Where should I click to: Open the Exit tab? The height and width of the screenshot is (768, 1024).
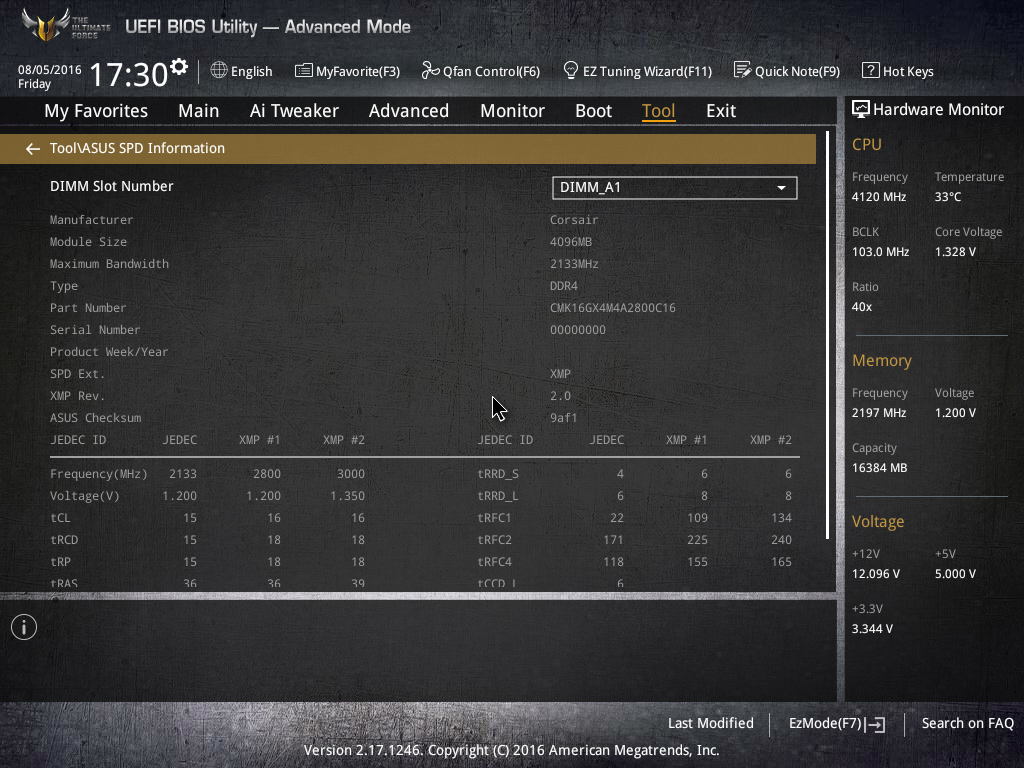720,111
